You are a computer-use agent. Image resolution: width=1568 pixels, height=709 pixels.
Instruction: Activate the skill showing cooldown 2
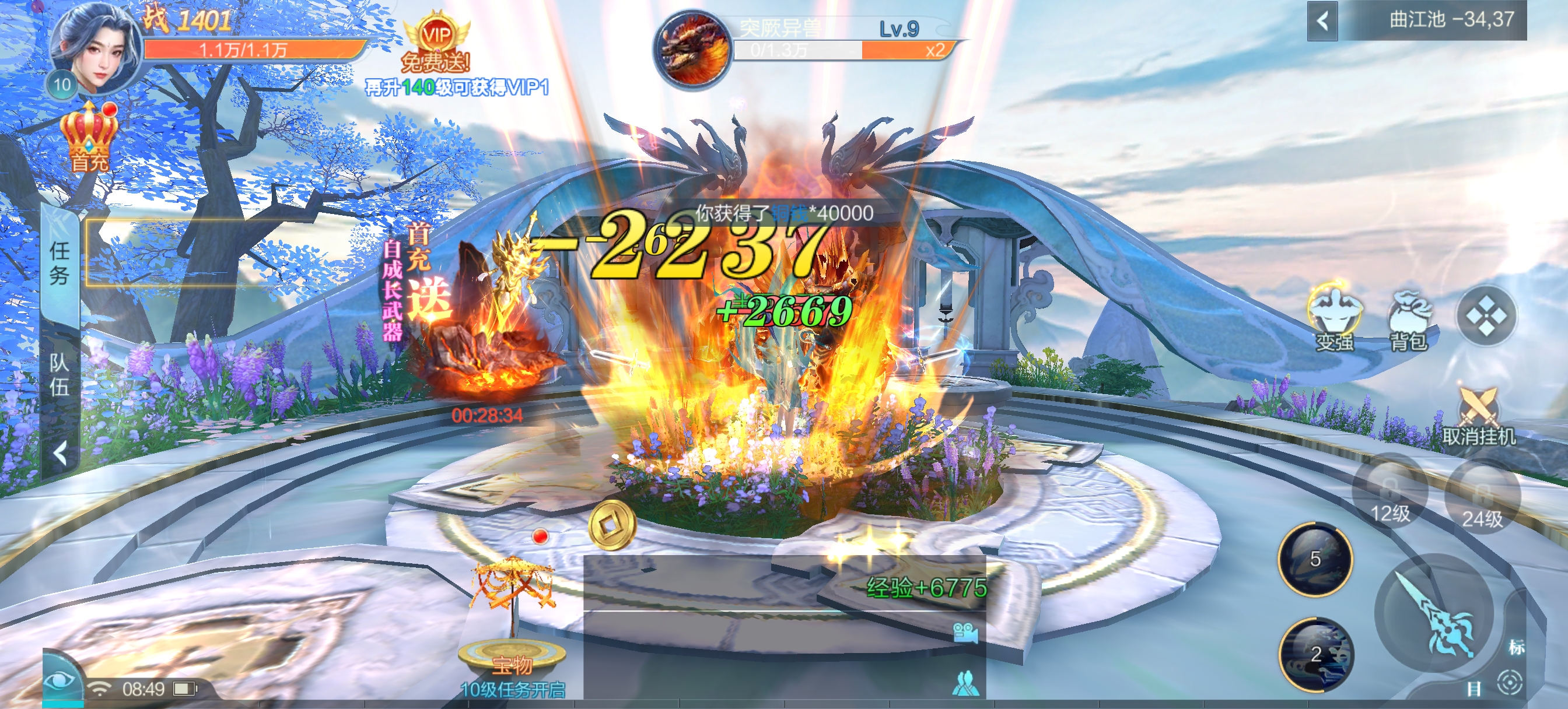pos(1315,654)
